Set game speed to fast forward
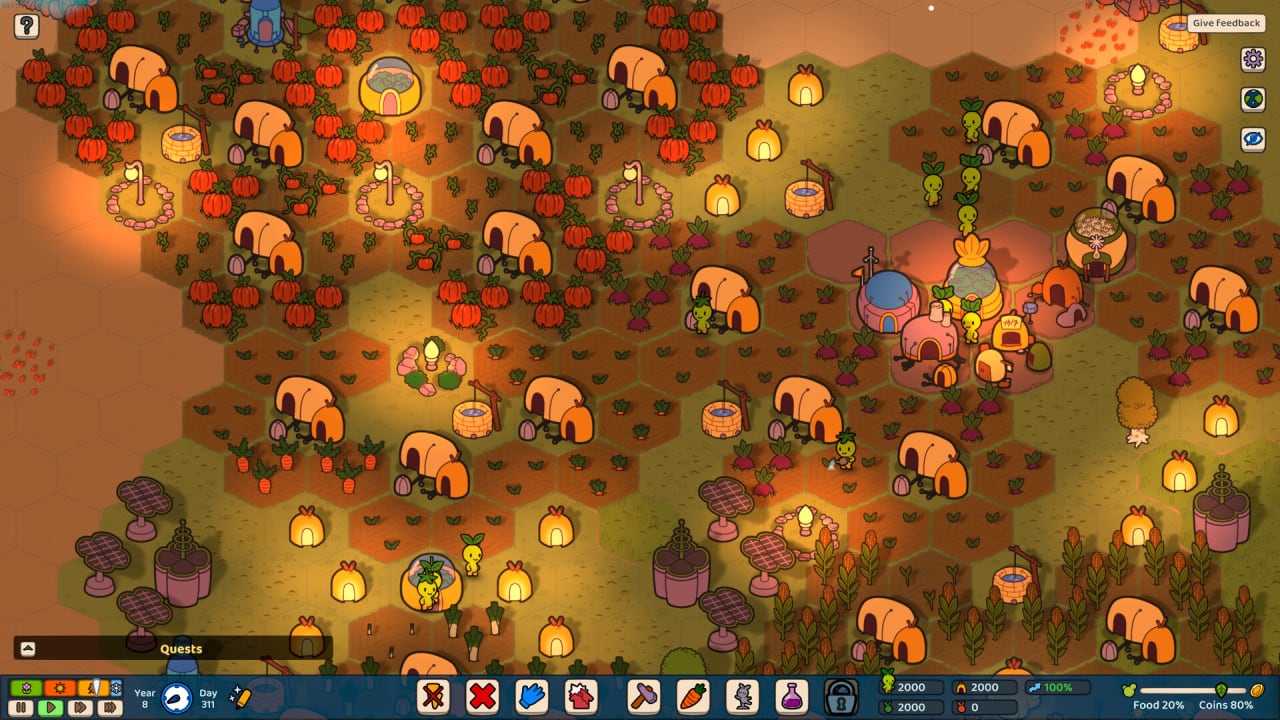The image size is (1280, 720). [80, 708]
